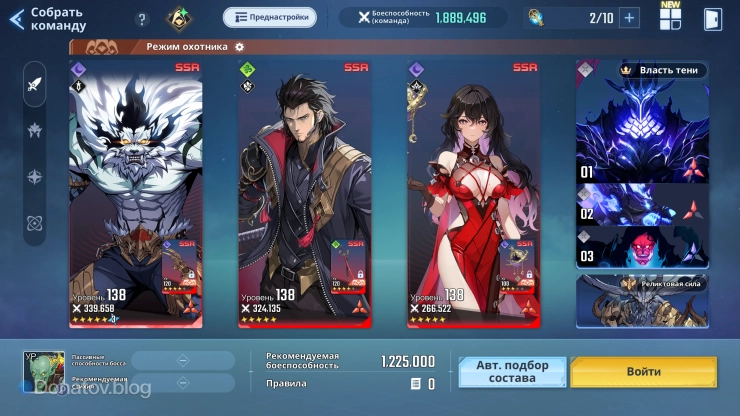Choose the atom icon side tab

(35, 222)
